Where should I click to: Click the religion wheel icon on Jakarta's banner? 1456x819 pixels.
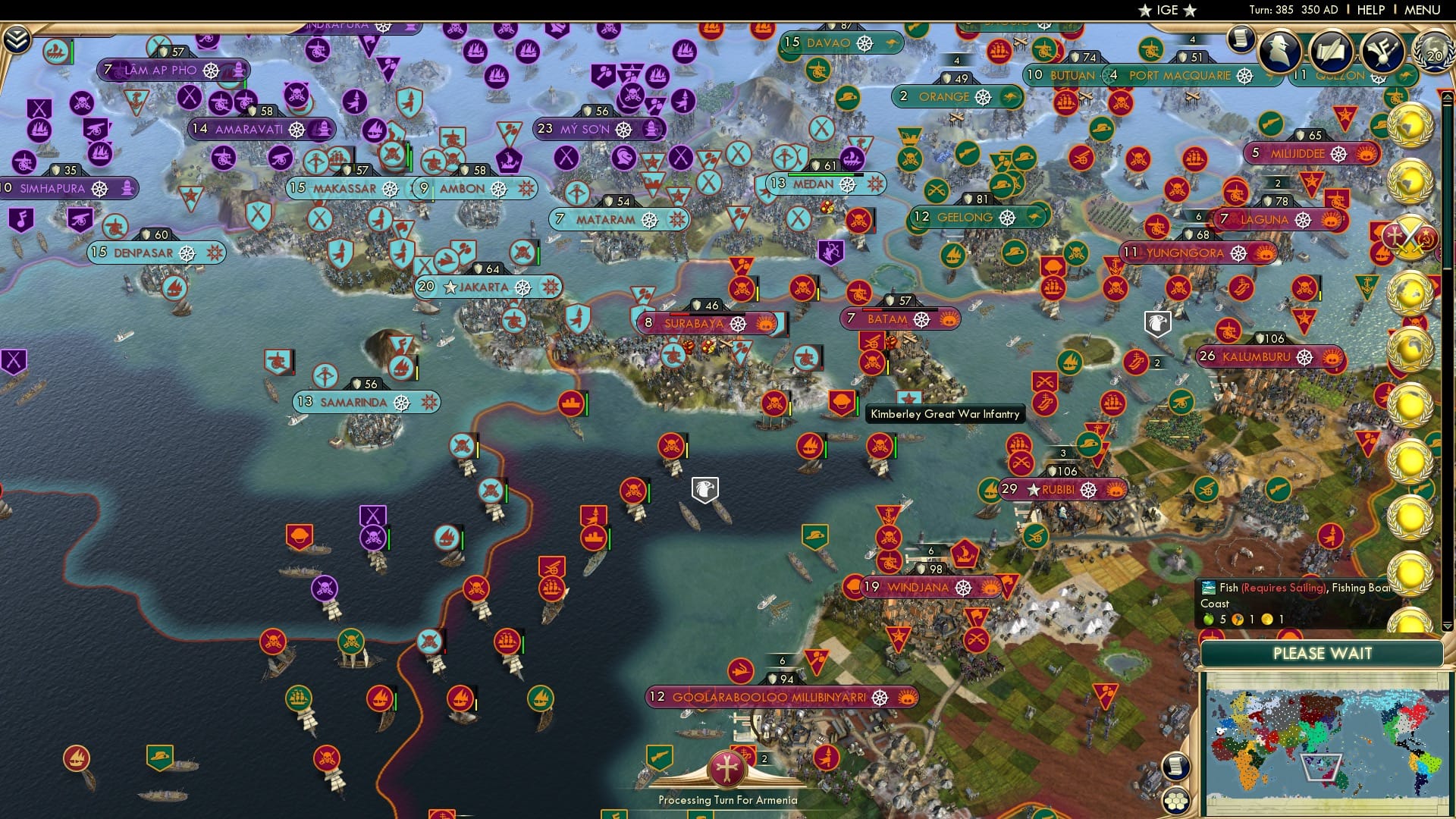522,287
